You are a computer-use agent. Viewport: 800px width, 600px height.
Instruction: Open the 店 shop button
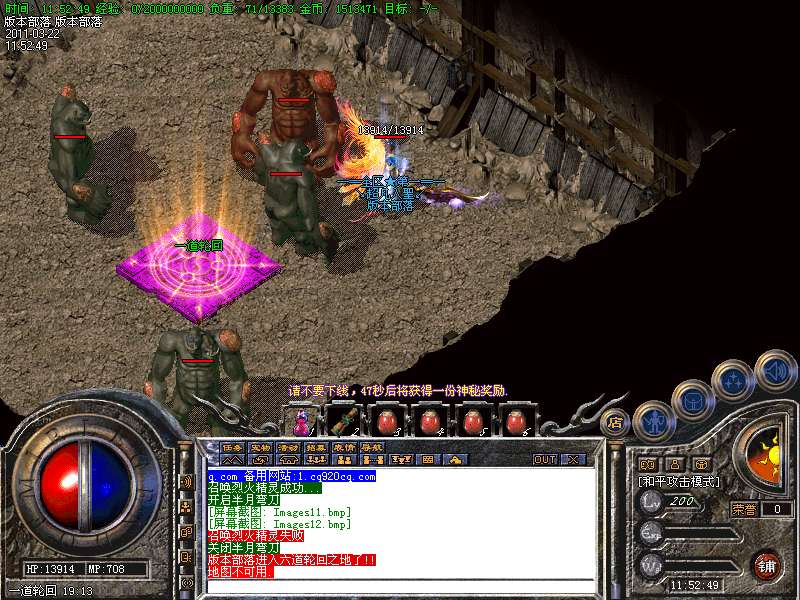(616, 422)
